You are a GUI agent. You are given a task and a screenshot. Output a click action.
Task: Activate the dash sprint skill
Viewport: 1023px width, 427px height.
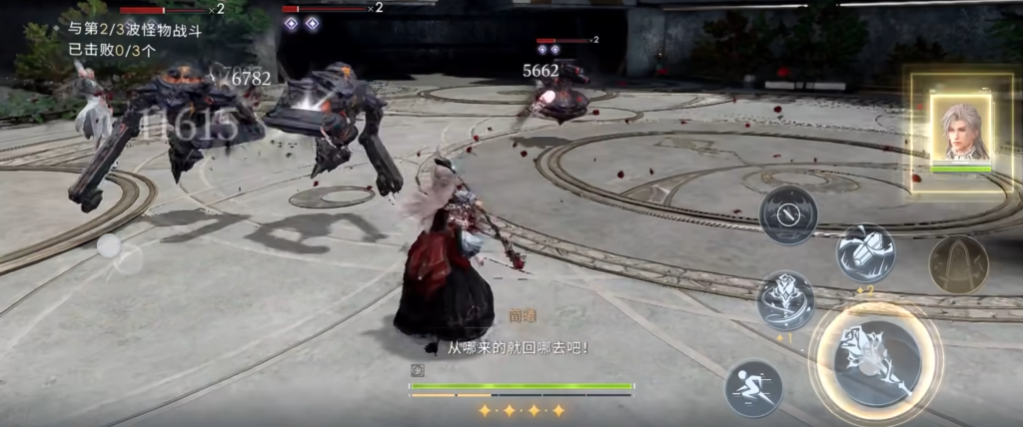[753, 387]
